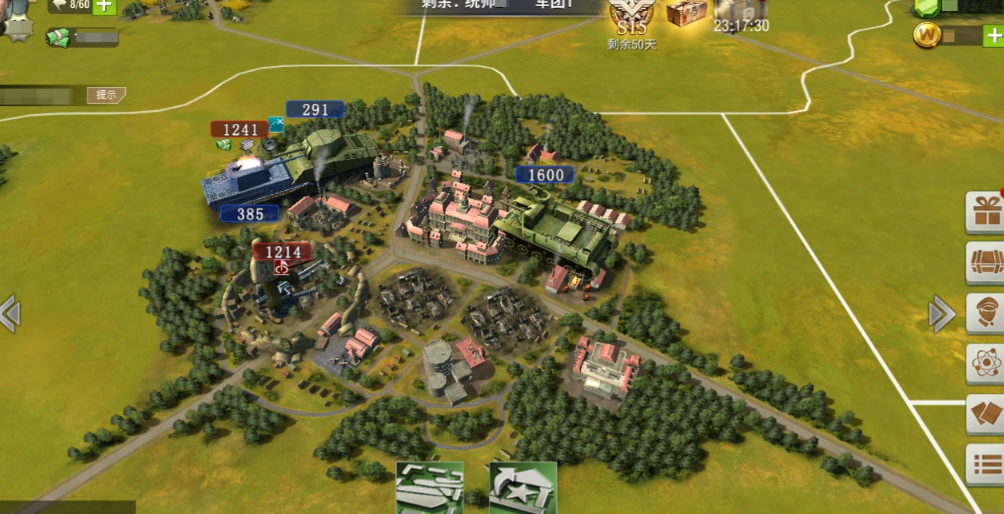This screenshot has width=1004, height=514.
Task: Open the S15 season badge
Action: (x=631, y=18)
